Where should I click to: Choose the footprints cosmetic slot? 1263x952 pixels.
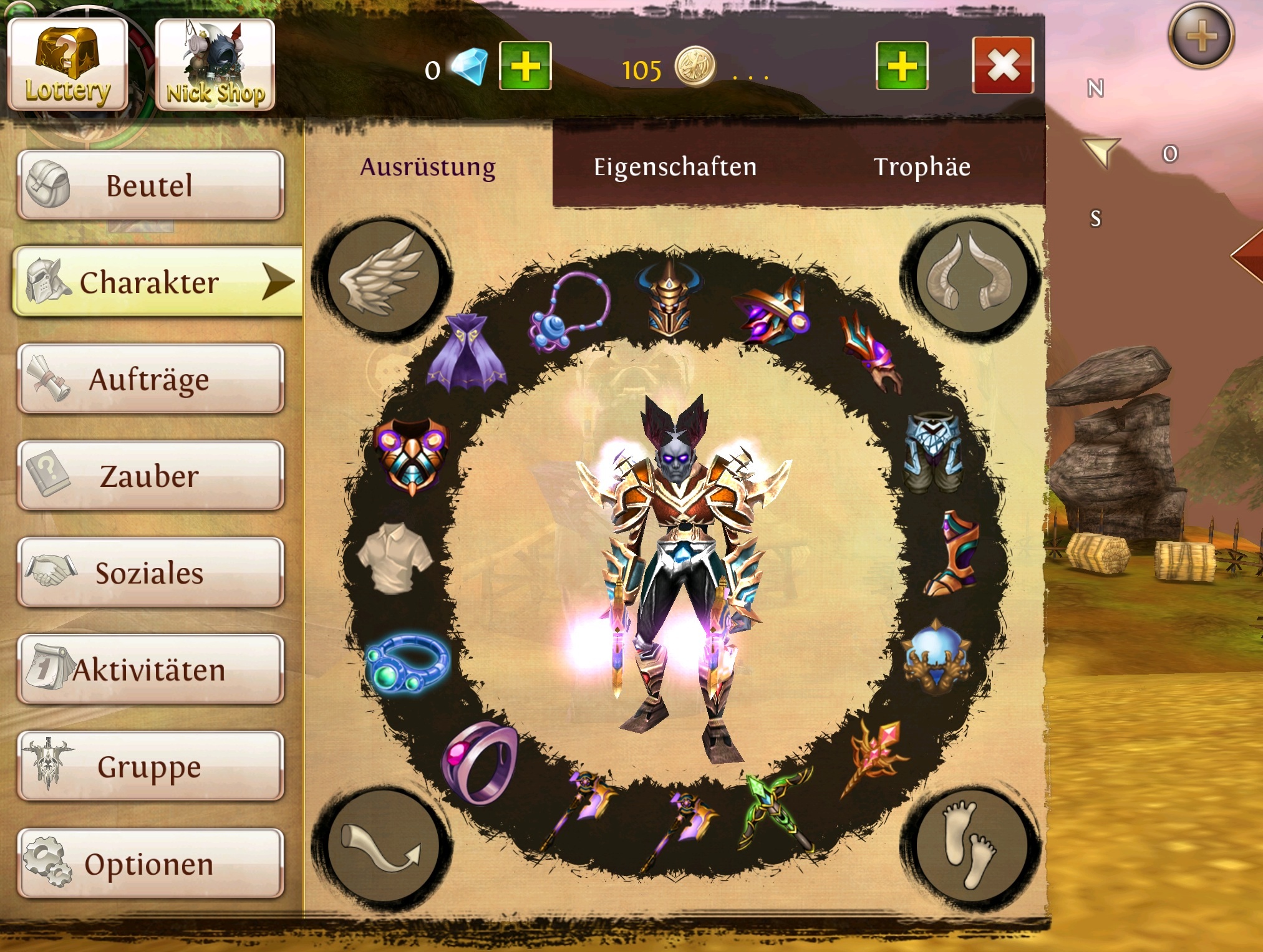tap(970, 847)
